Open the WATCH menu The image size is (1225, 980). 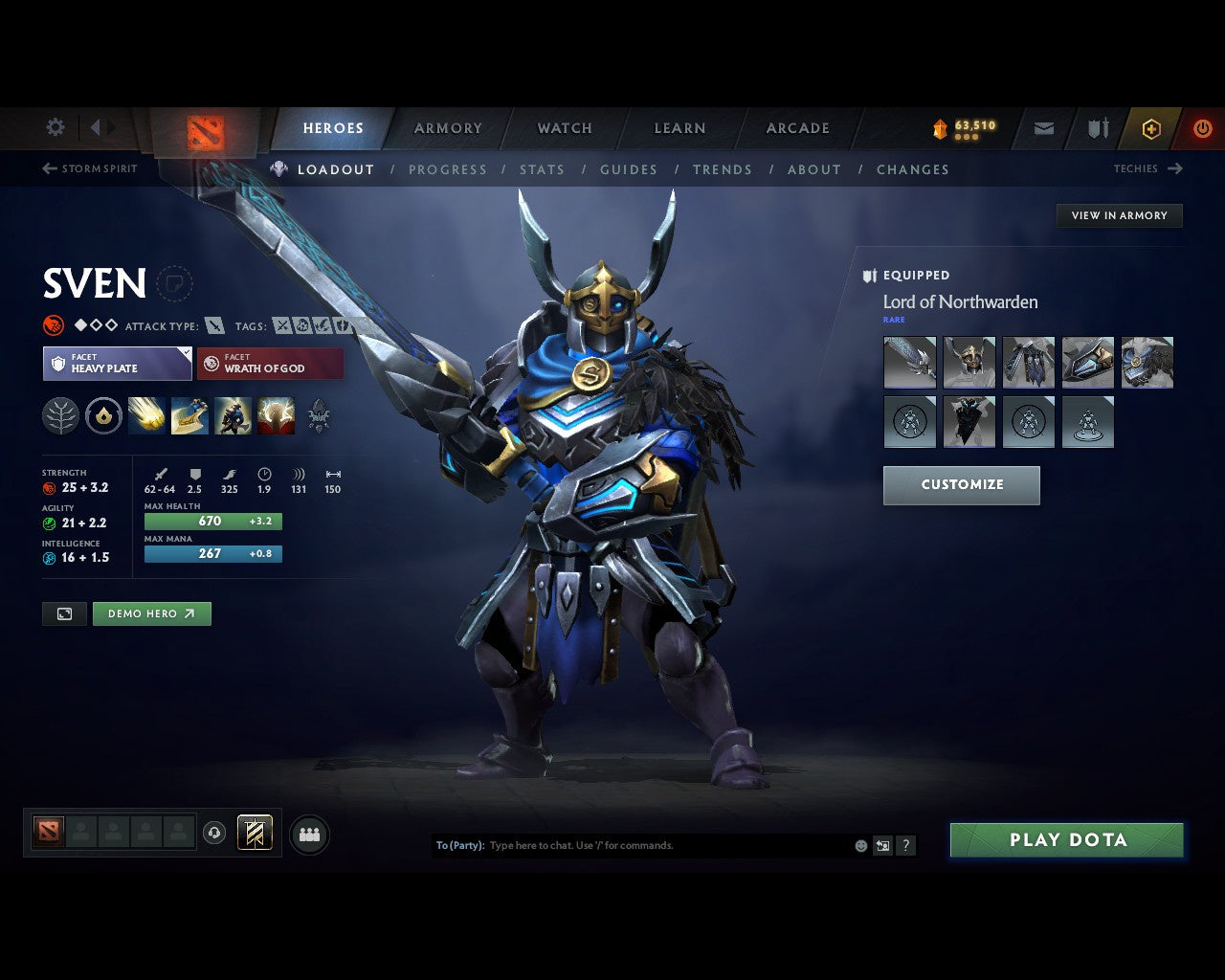pyautogui.click(x=565, y=127)
